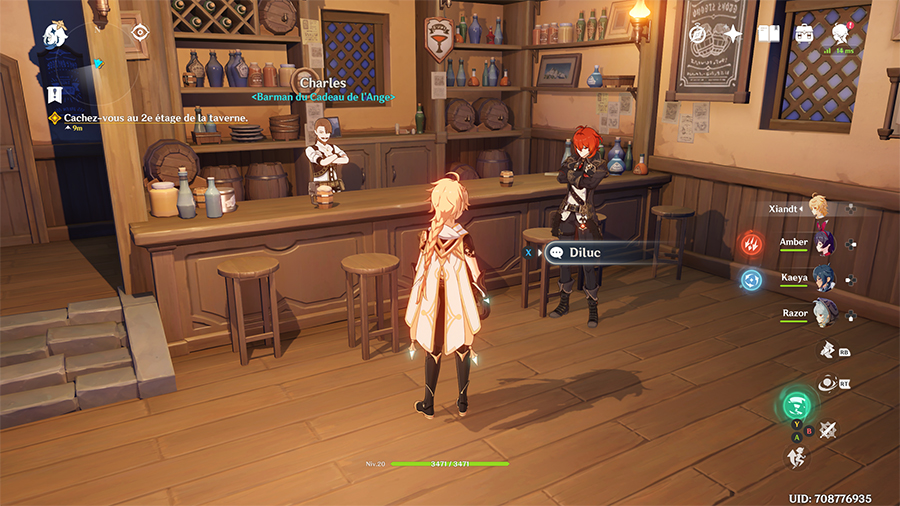
Task: Open the wish star icon
Action: click(733, 35)
